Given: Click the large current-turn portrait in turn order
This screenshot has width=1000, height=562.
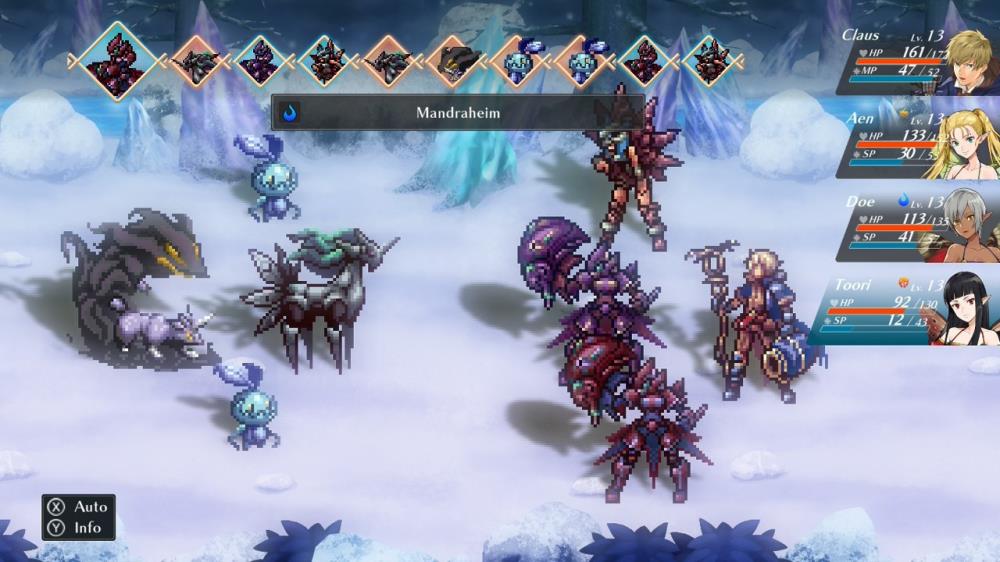Looking at the screenshot, I should [119, 60].
